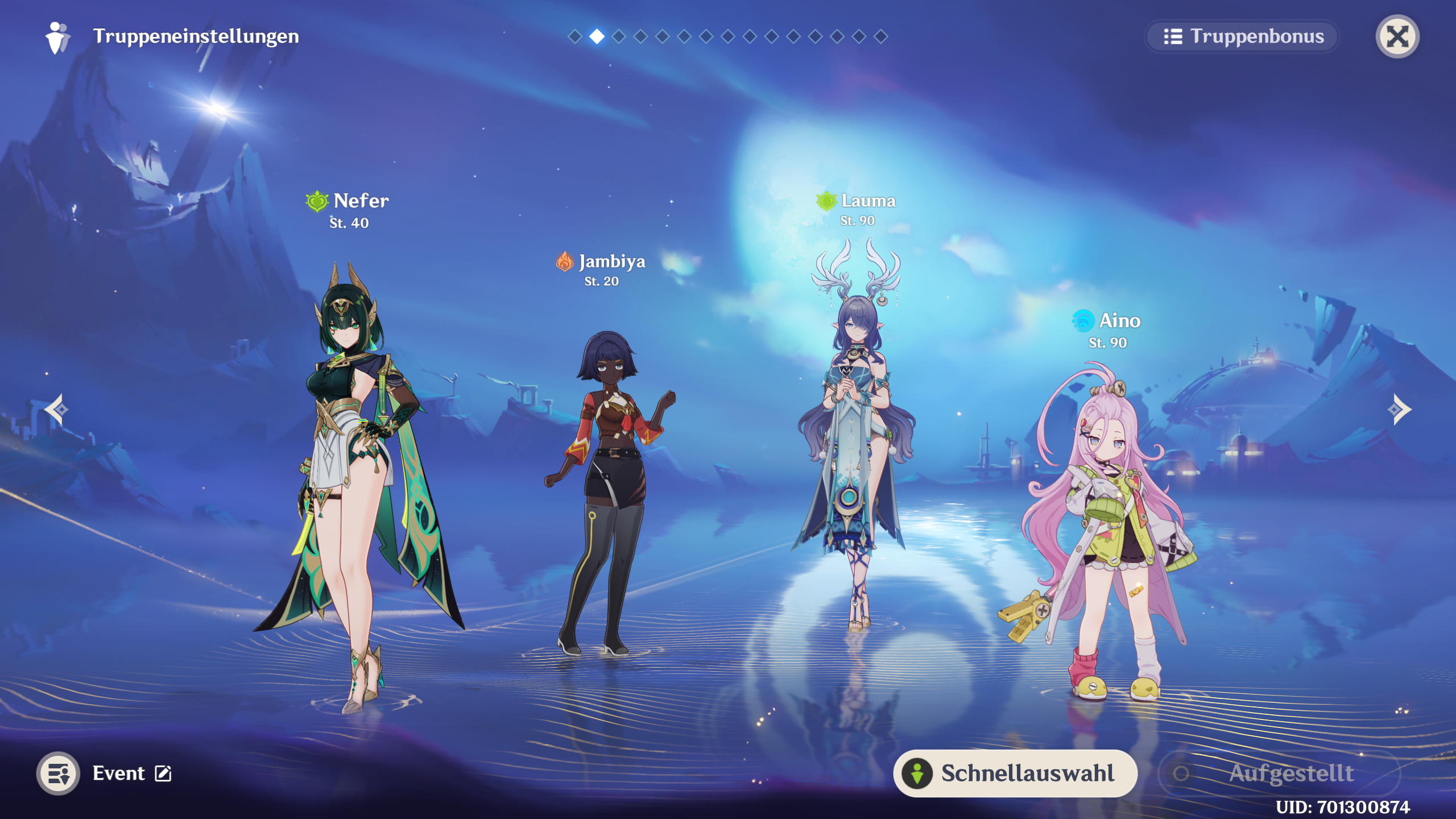Viewport: 1456px width, 819px height.
Task: Jump to the first party page dot
Action: [x=575, y=36]
